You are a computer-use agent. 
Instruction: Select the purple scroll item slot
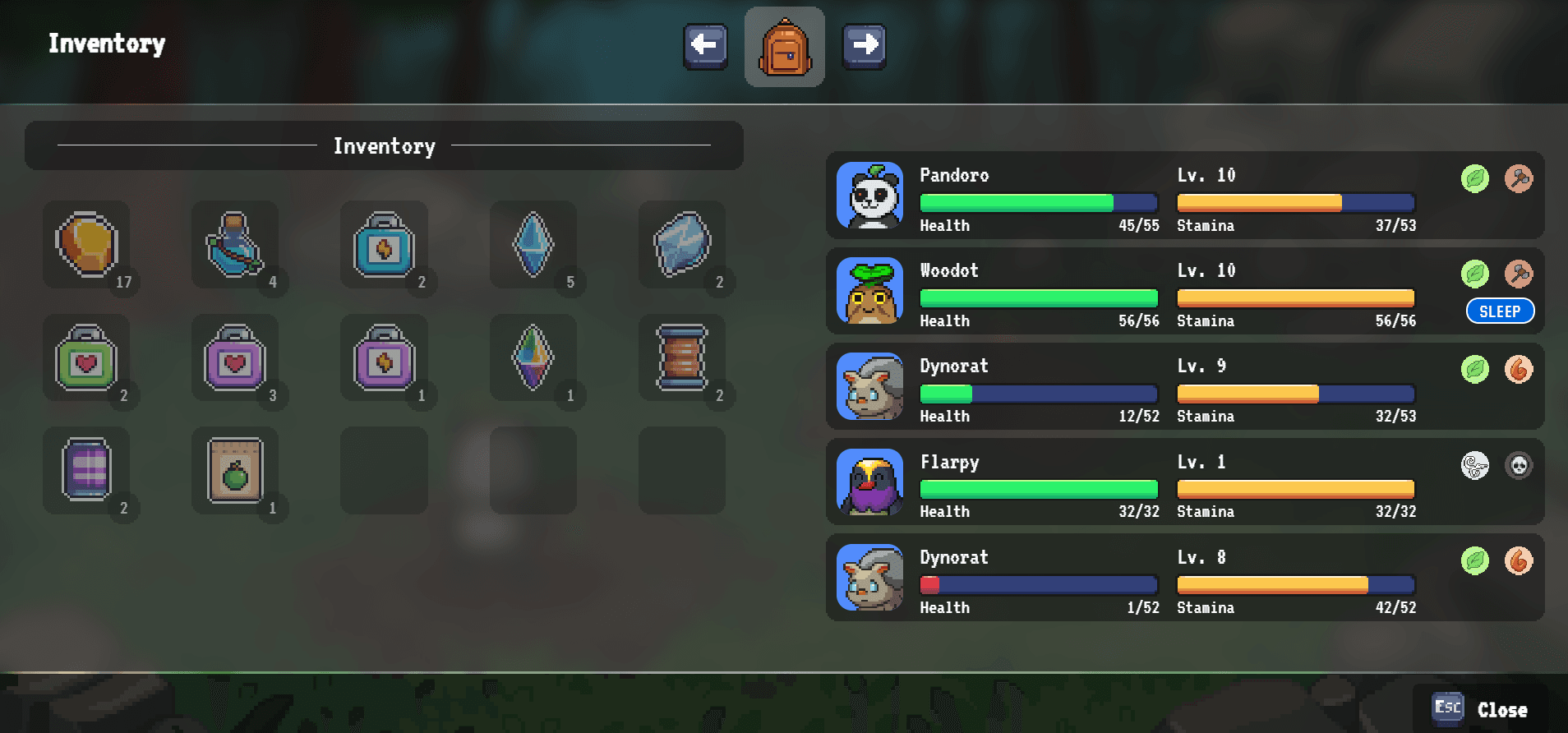pos(87,471)
